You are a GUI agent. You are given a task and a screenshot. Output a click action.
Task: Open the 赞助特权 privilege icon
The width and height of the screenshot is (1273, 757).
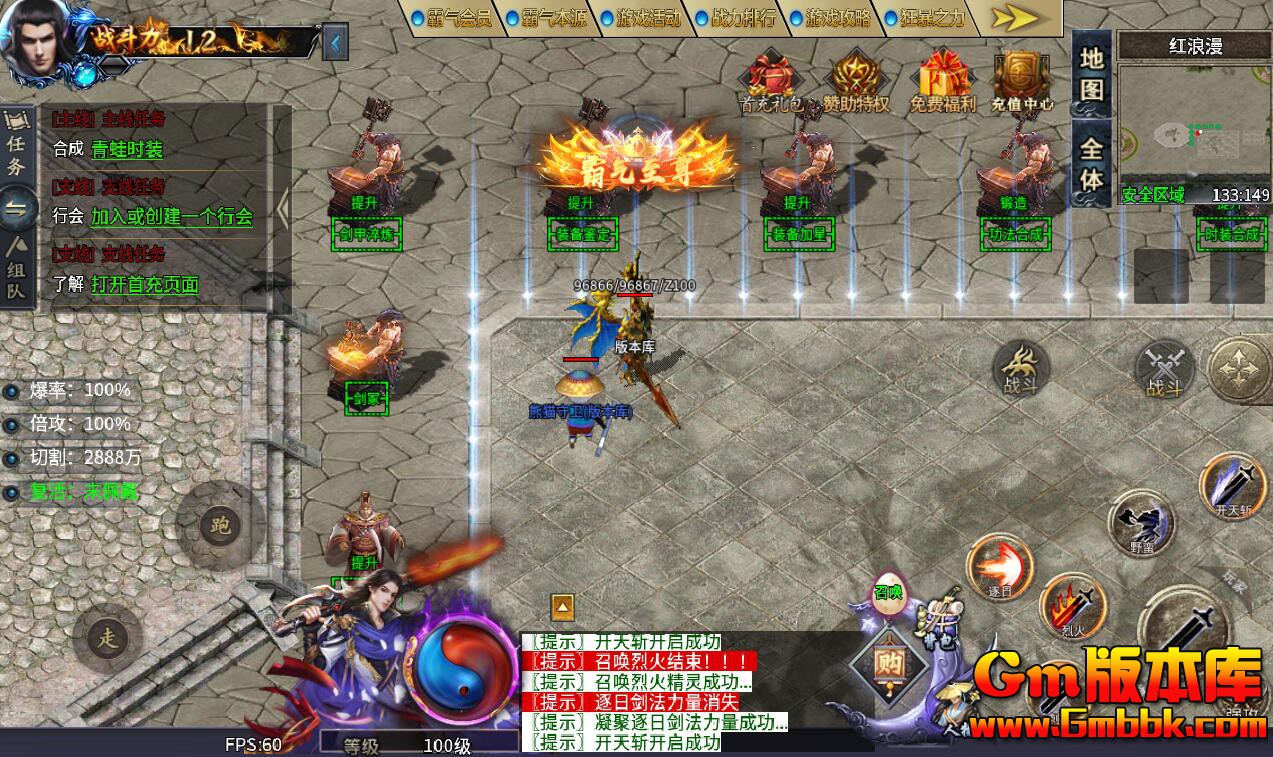pos(856,81)
